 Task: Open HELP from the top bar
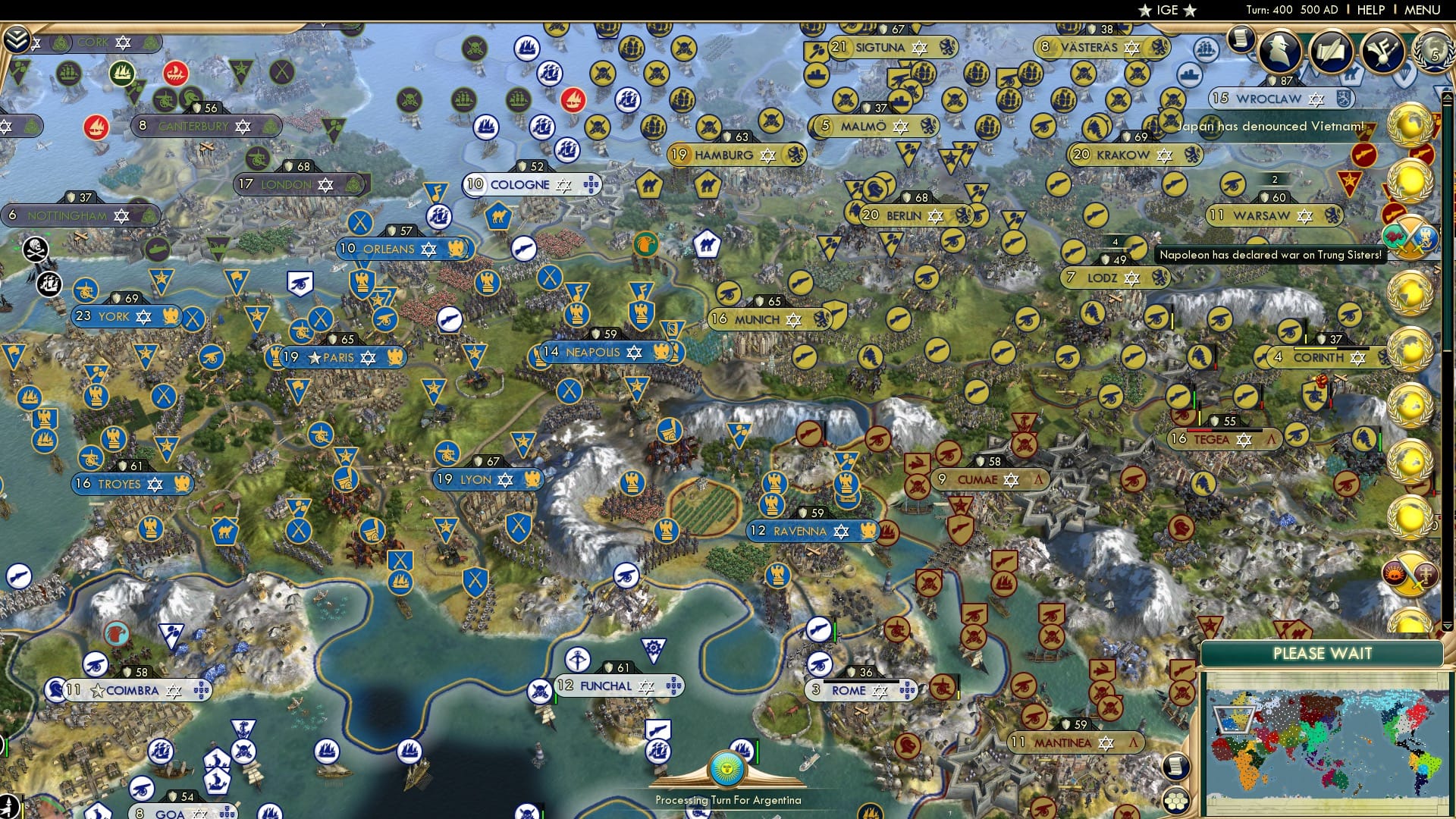1370,10
